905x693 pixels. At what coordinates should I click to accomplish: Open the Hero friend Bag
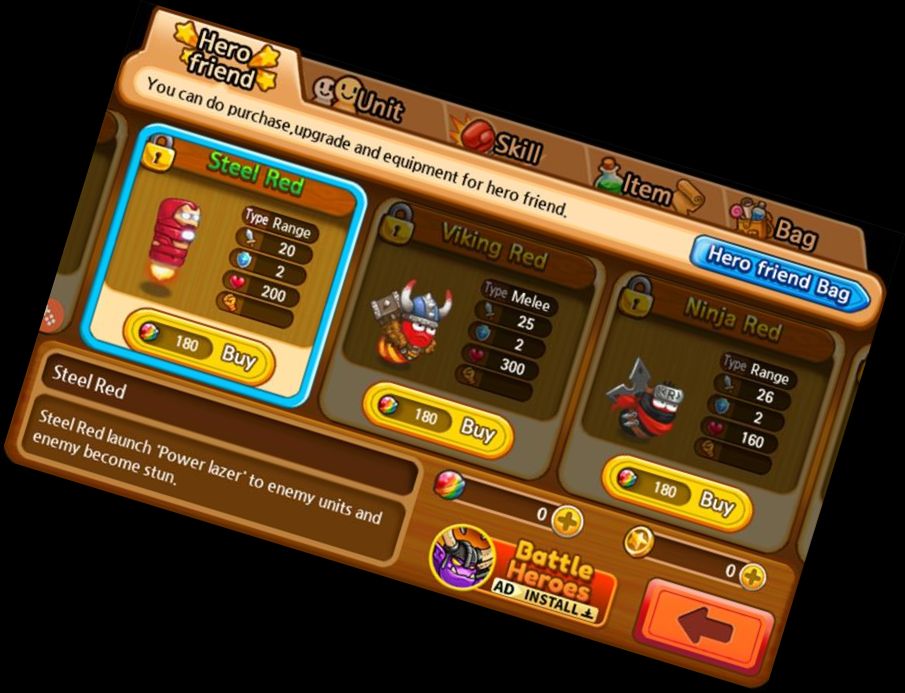coord(780,271)
